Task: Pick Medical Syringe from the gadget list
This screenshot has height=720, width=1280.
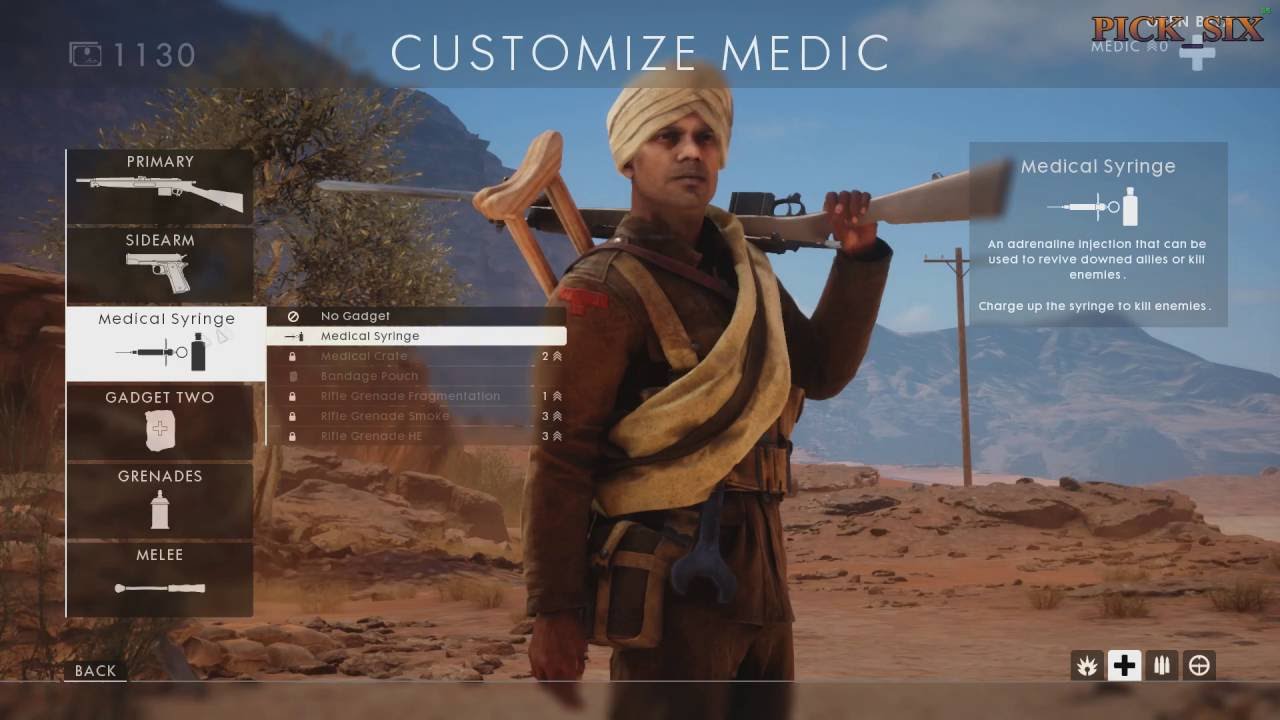Action: click(416, 336)
